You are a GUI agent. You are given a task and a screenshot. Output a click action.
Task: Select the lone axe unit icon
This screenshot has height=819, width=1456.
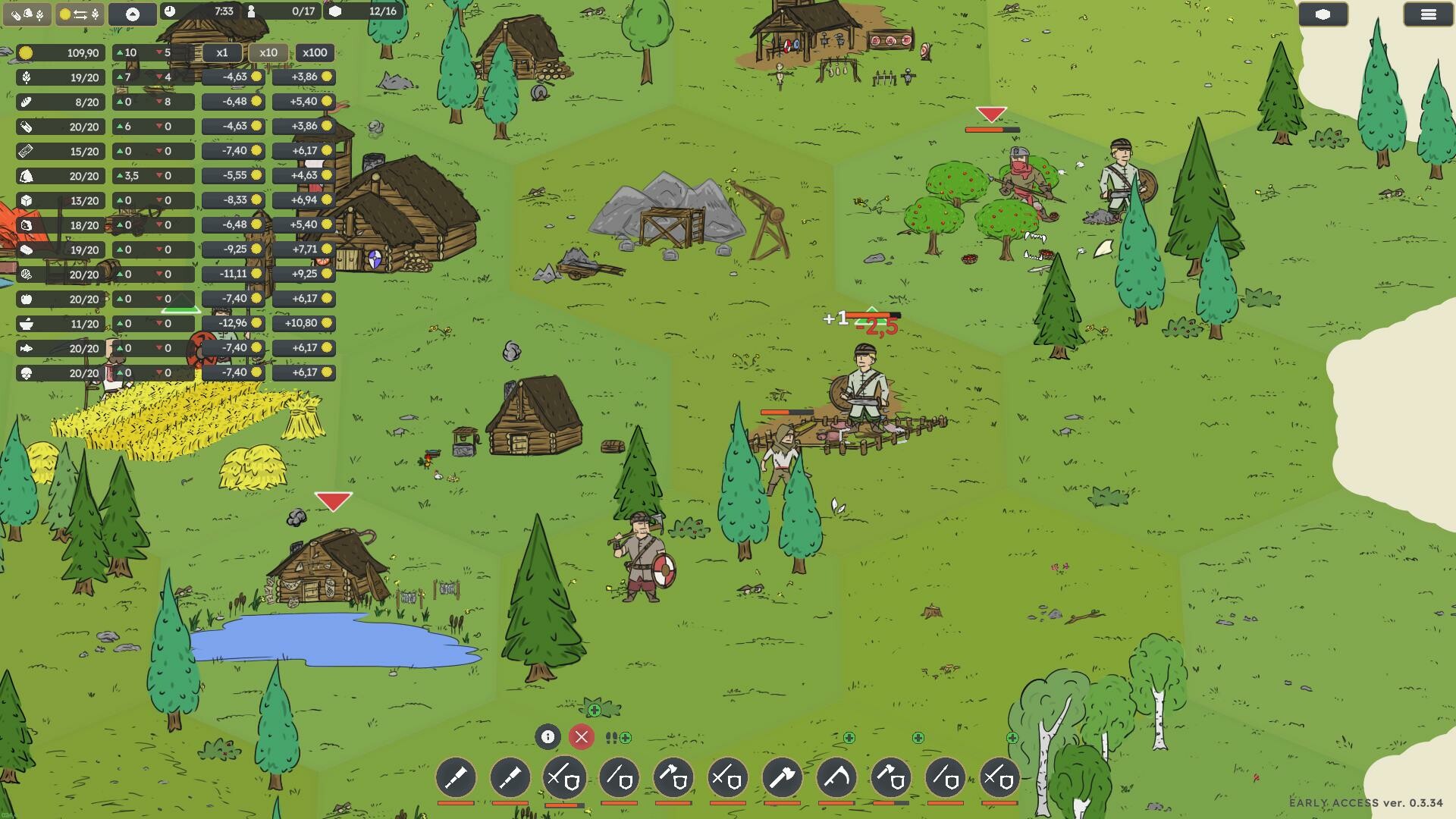pos(782,777)
